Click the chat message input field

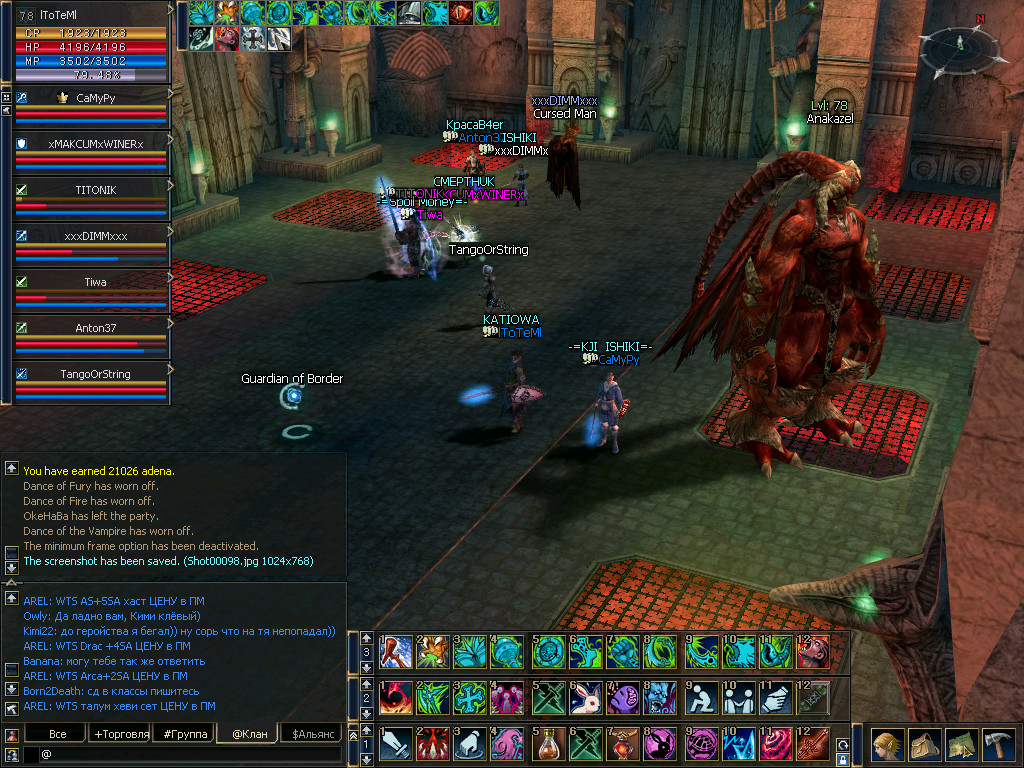coord(190,753)
